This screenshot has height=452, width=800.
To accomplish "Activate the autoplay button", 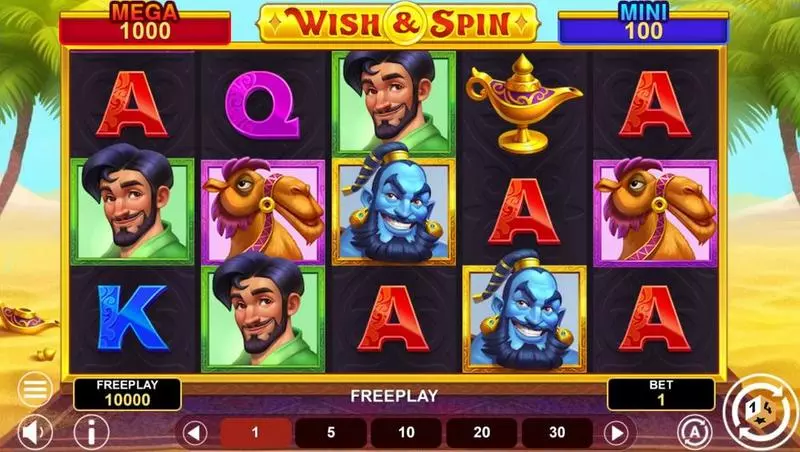I will coord(692,431).
